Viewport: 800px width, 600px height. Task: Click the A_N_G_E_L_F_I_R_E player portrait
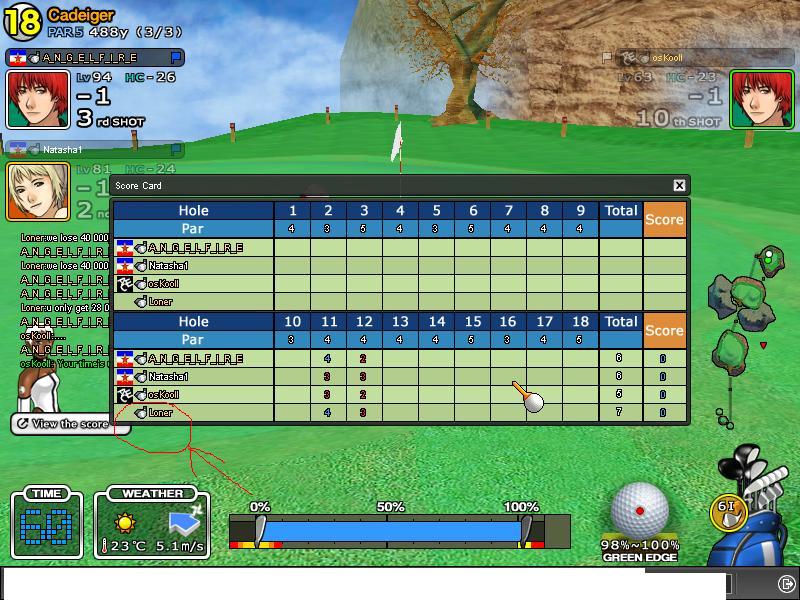(38, 100)
